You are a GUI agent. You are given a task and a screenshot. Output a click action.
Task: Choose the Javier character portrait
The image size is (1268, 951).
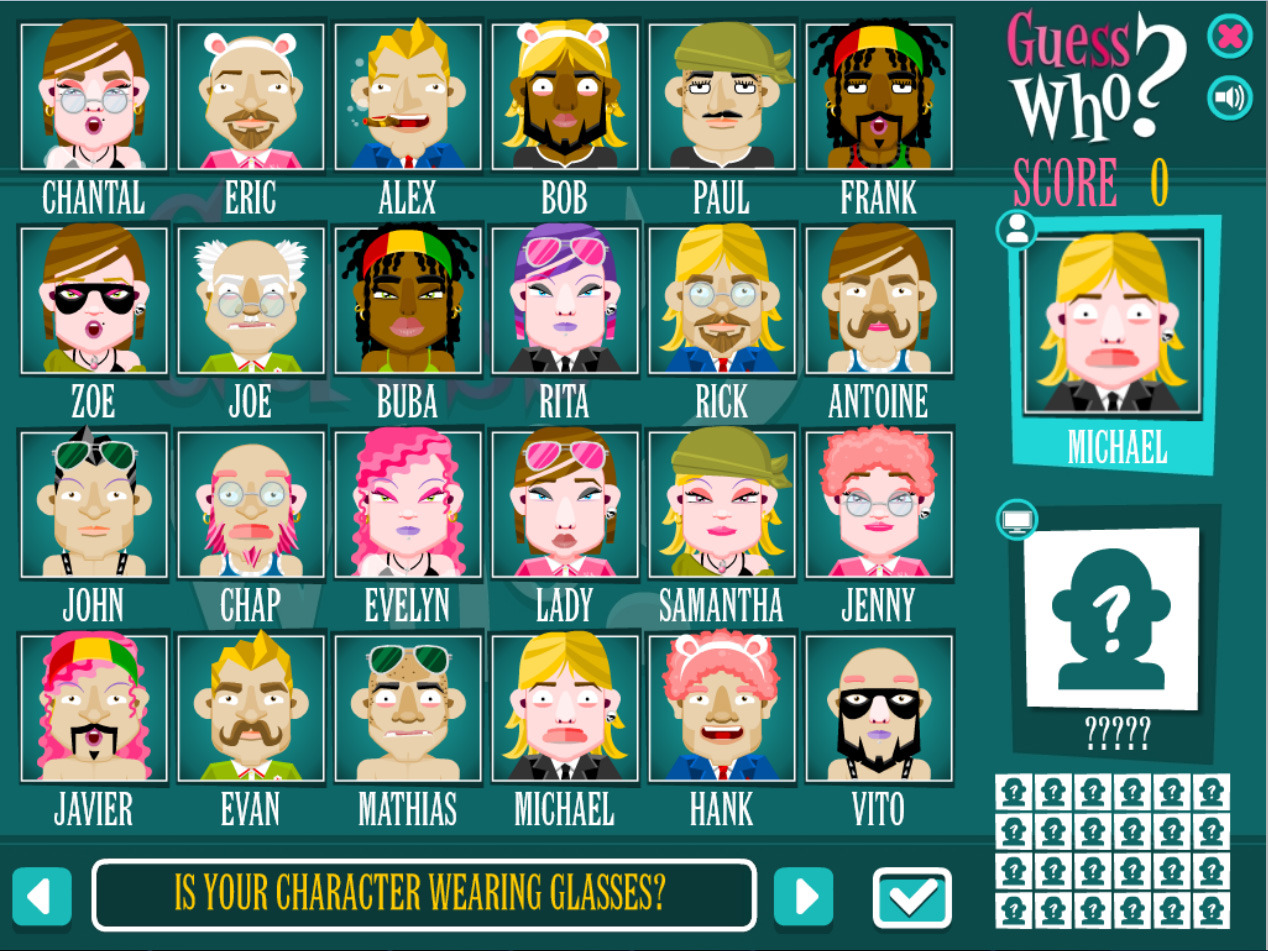coord(94,708)
